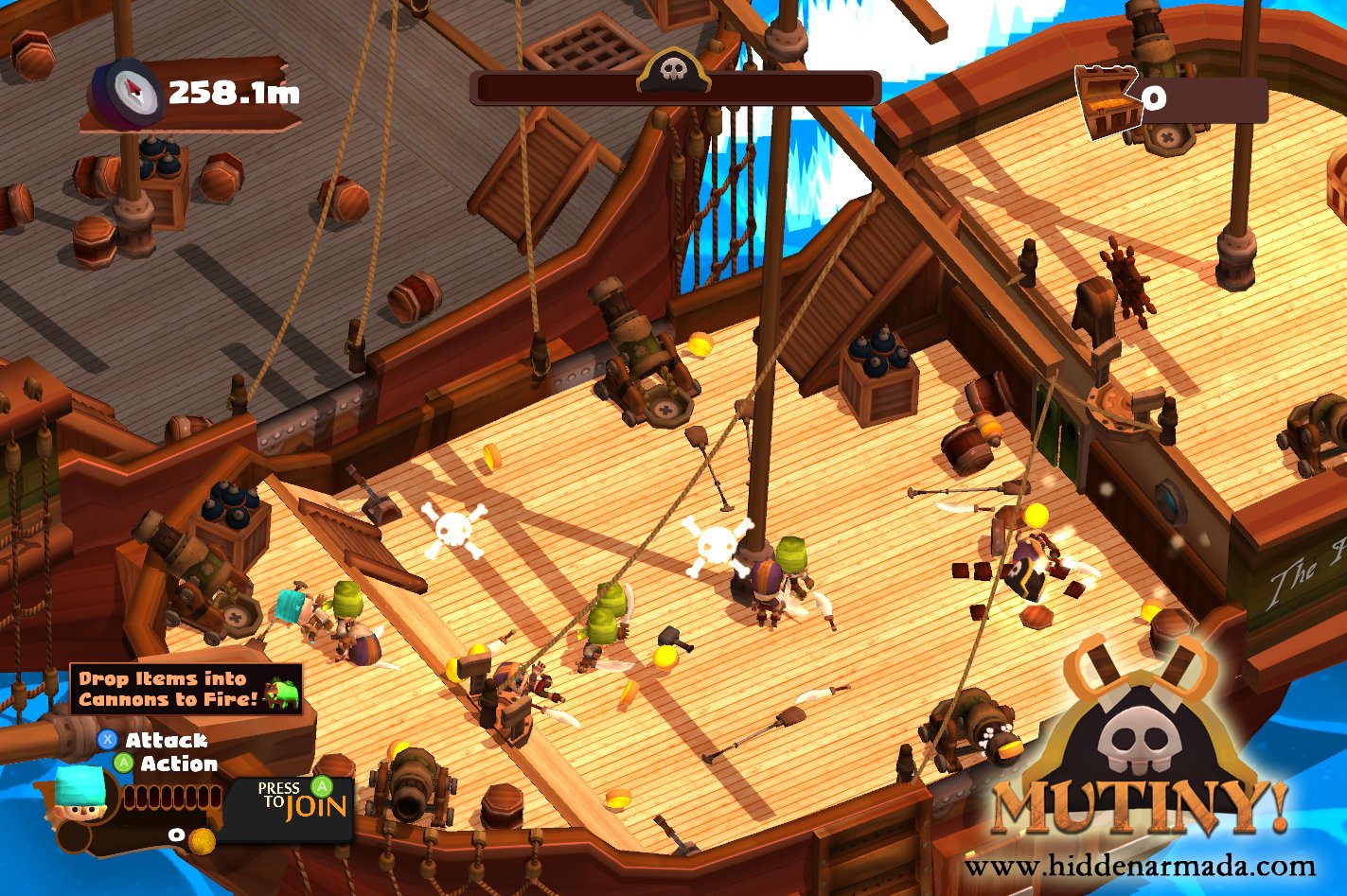1347x896 pixels.
Task: Click the green A Action button prompt
Action: (x=123, y=764)
